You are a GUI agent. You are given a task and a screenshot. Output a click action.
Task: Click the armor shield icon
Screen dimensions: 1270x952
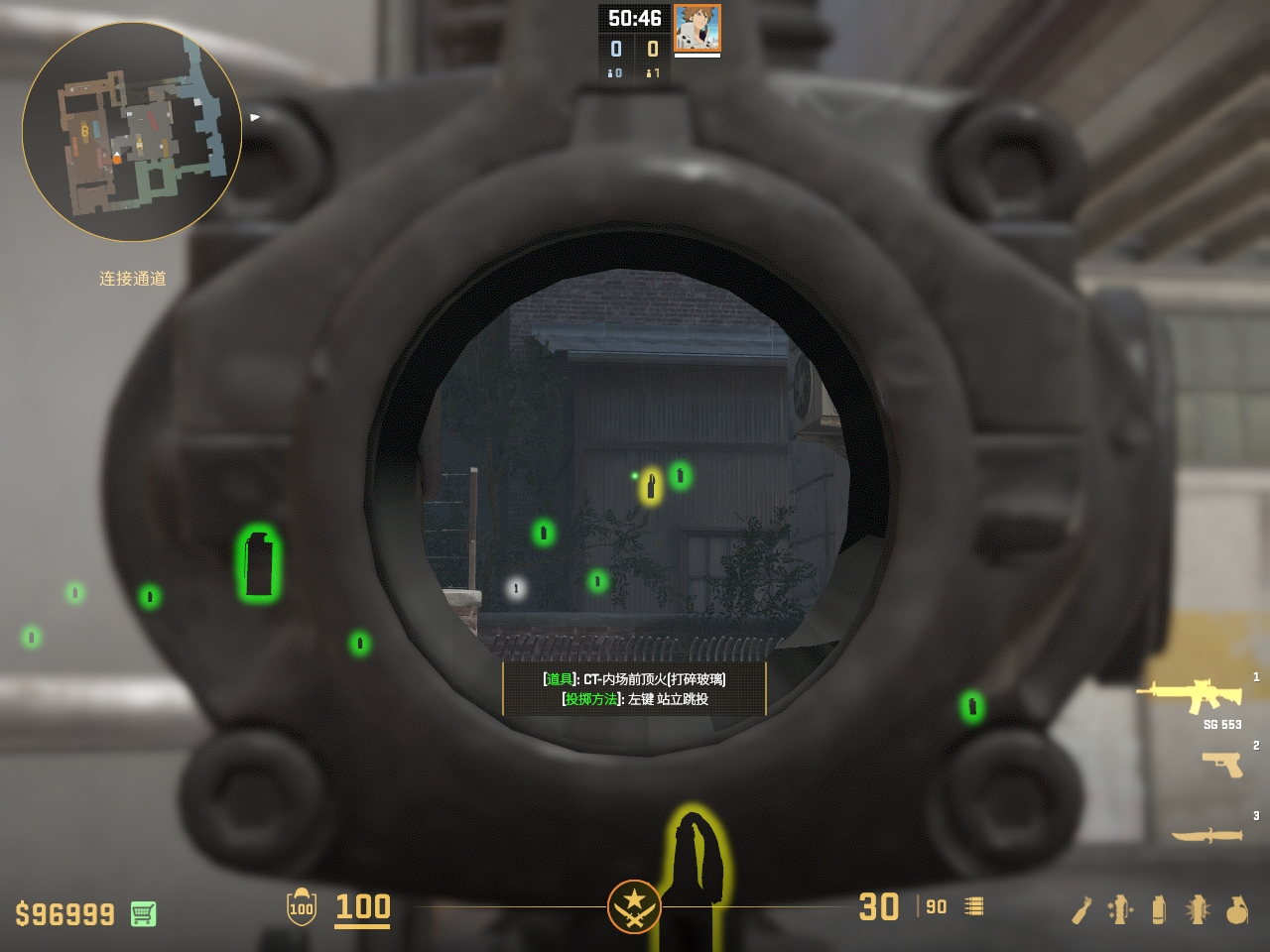point(302,907)
